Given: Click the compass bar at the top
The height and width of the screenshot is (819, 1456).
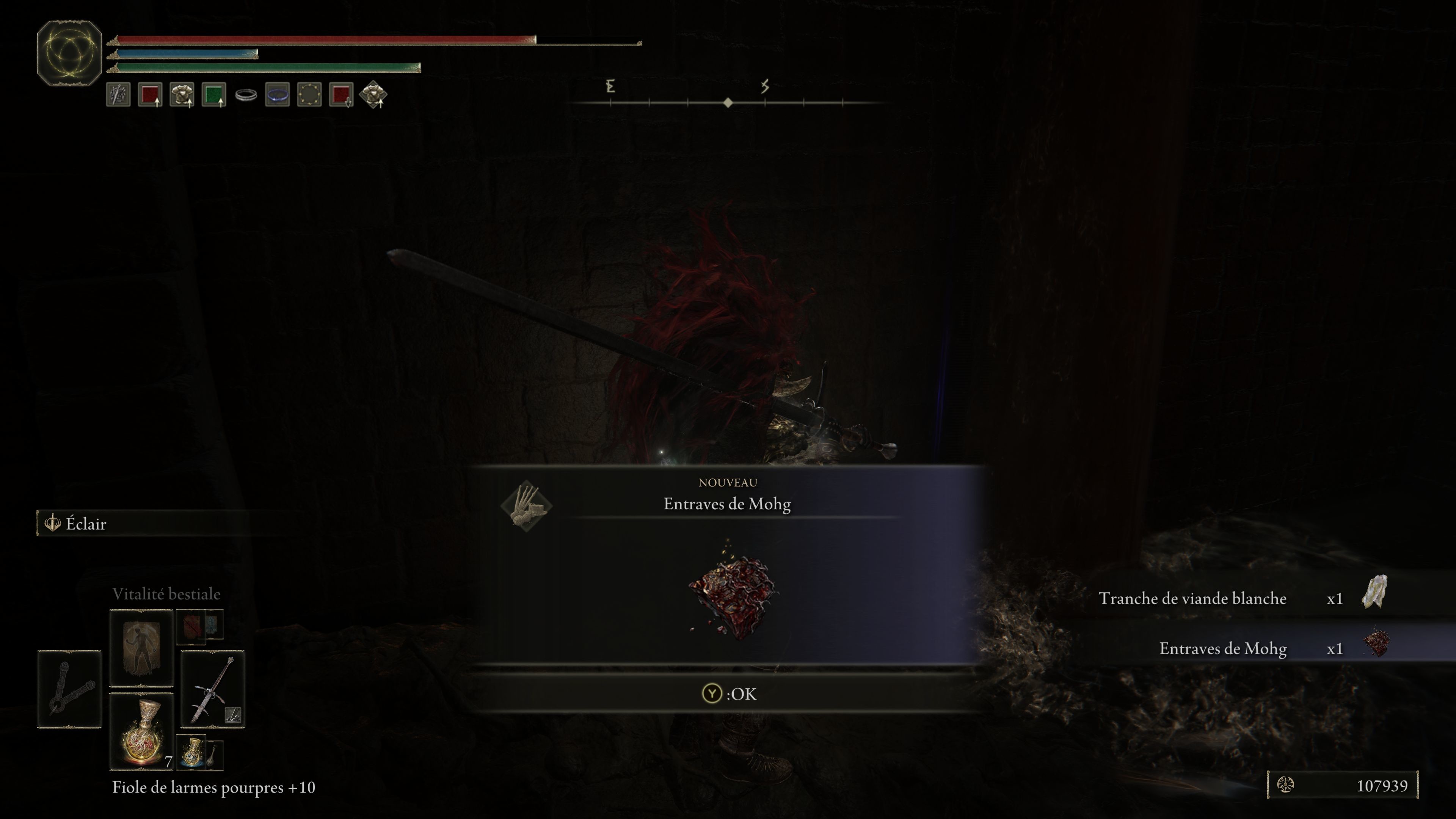Looking at the screenshot, I should point(728,102).
